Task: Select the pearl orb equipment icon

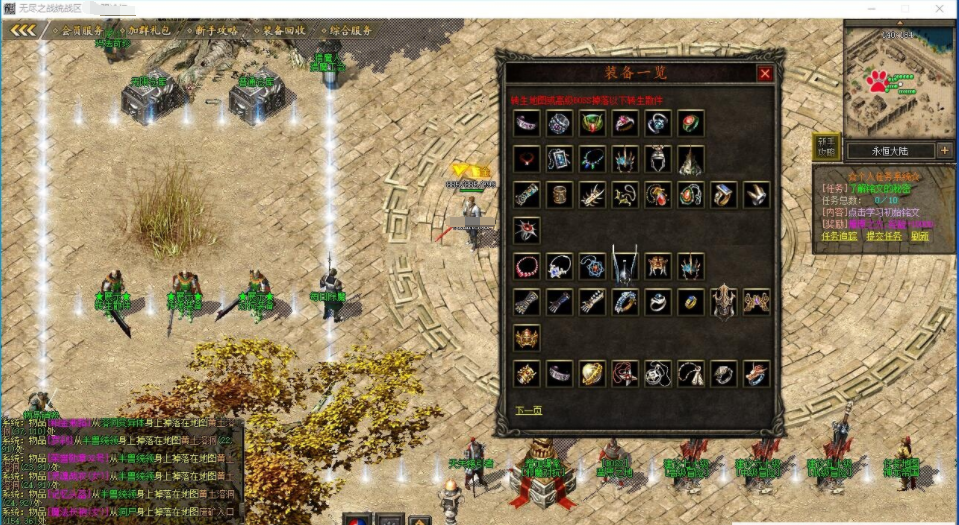Action: [593, 374]
